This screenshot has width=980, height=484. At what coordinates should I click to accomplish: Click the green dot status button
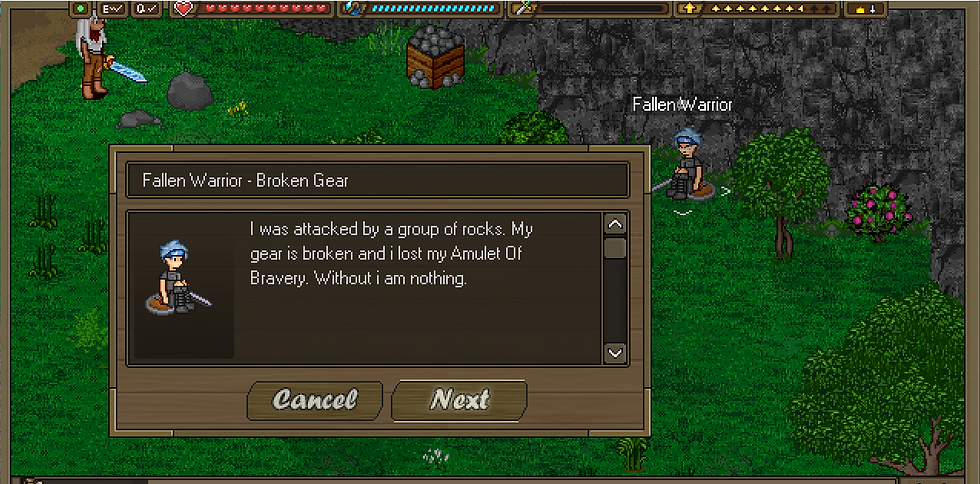(x=81, y=8)
